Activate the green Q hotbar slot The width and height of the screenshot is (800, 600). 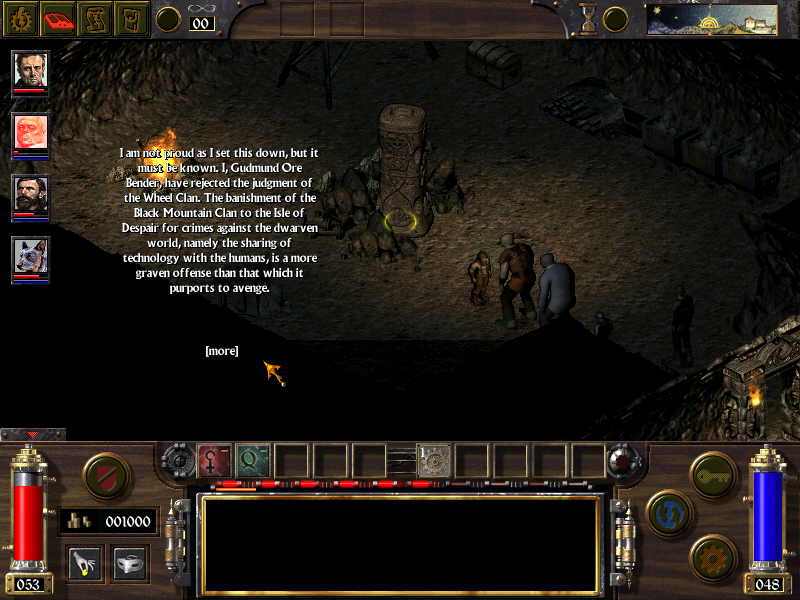click(253, 460)
